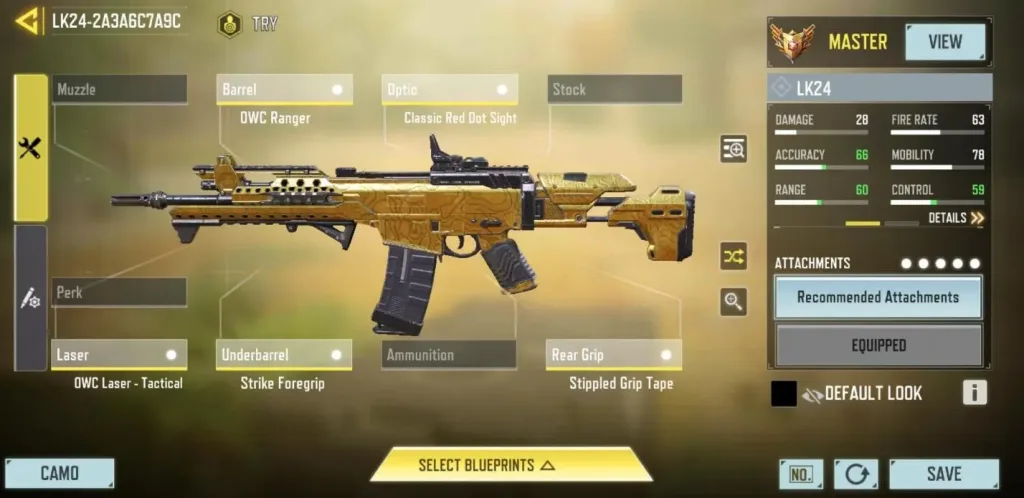Open SELECT BLUEPRINTS panel
The width and height of the screenshot is (1024, 498).
point(511,465)
